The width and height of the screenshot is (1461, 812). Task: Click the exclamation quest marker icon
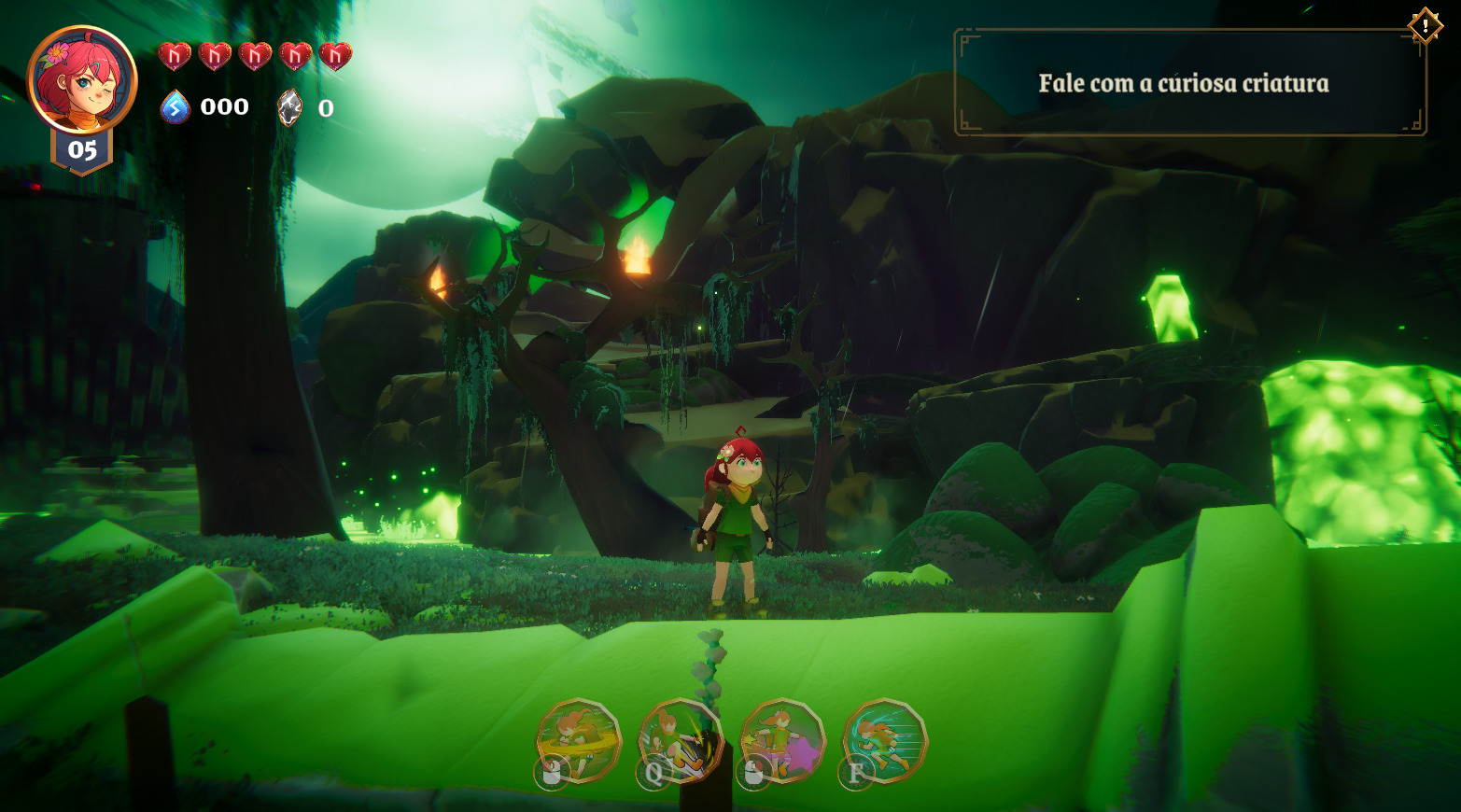click(x=1425, y=26)
